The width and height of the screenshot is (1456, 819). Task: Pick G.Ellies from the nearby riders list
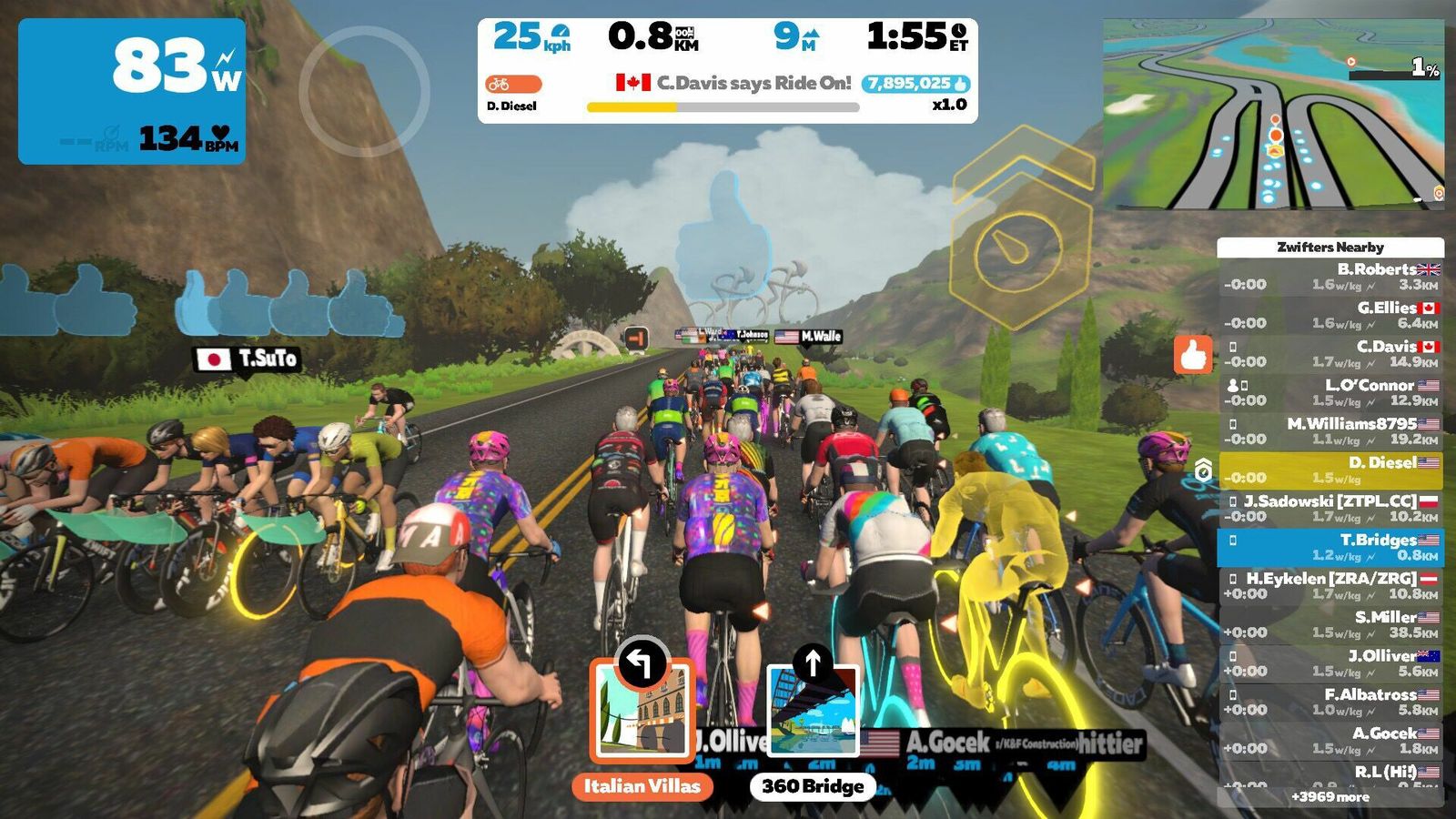coord(1330,315)
